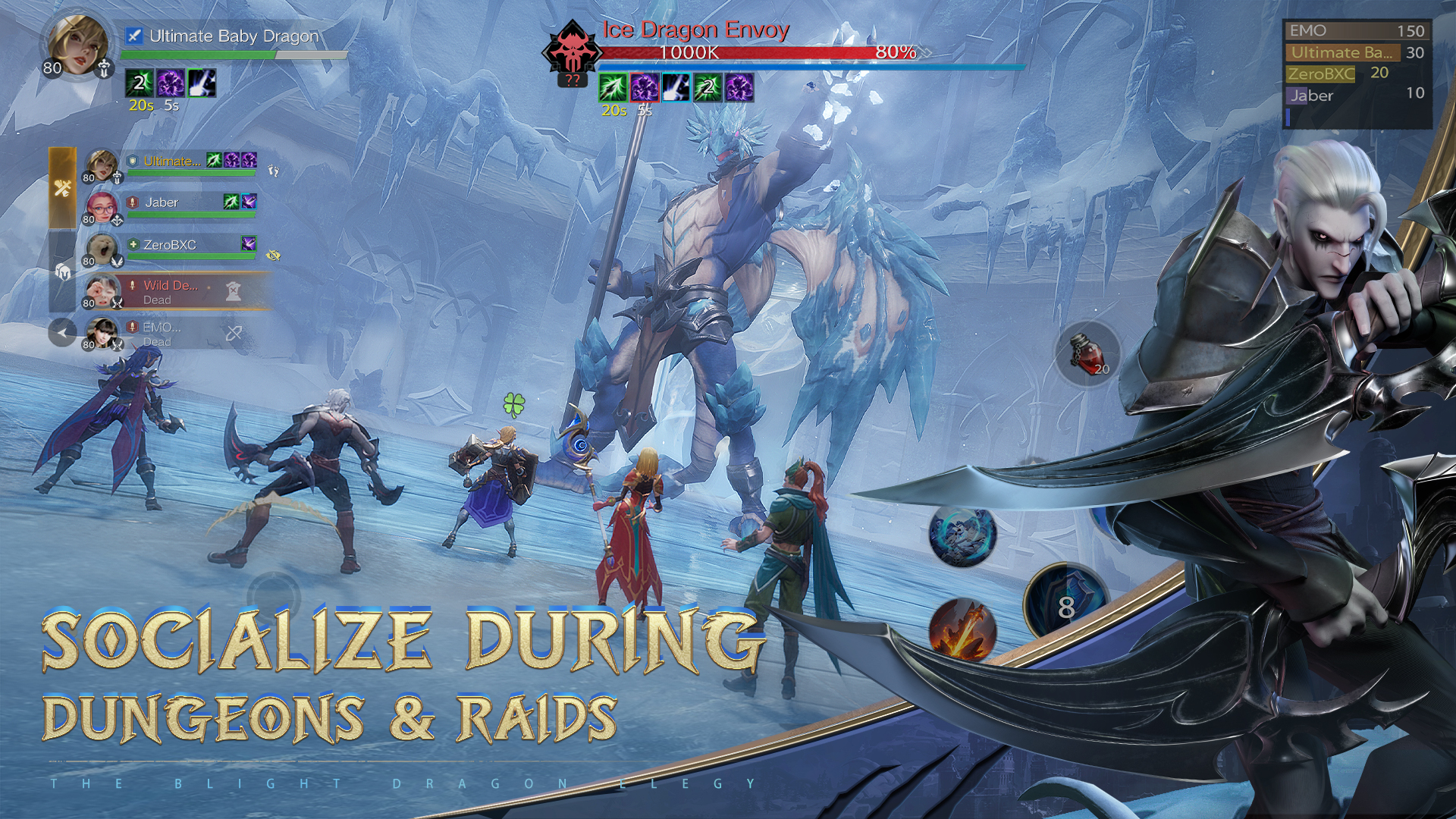Activate the flaming sword skill

pos(962,629)
